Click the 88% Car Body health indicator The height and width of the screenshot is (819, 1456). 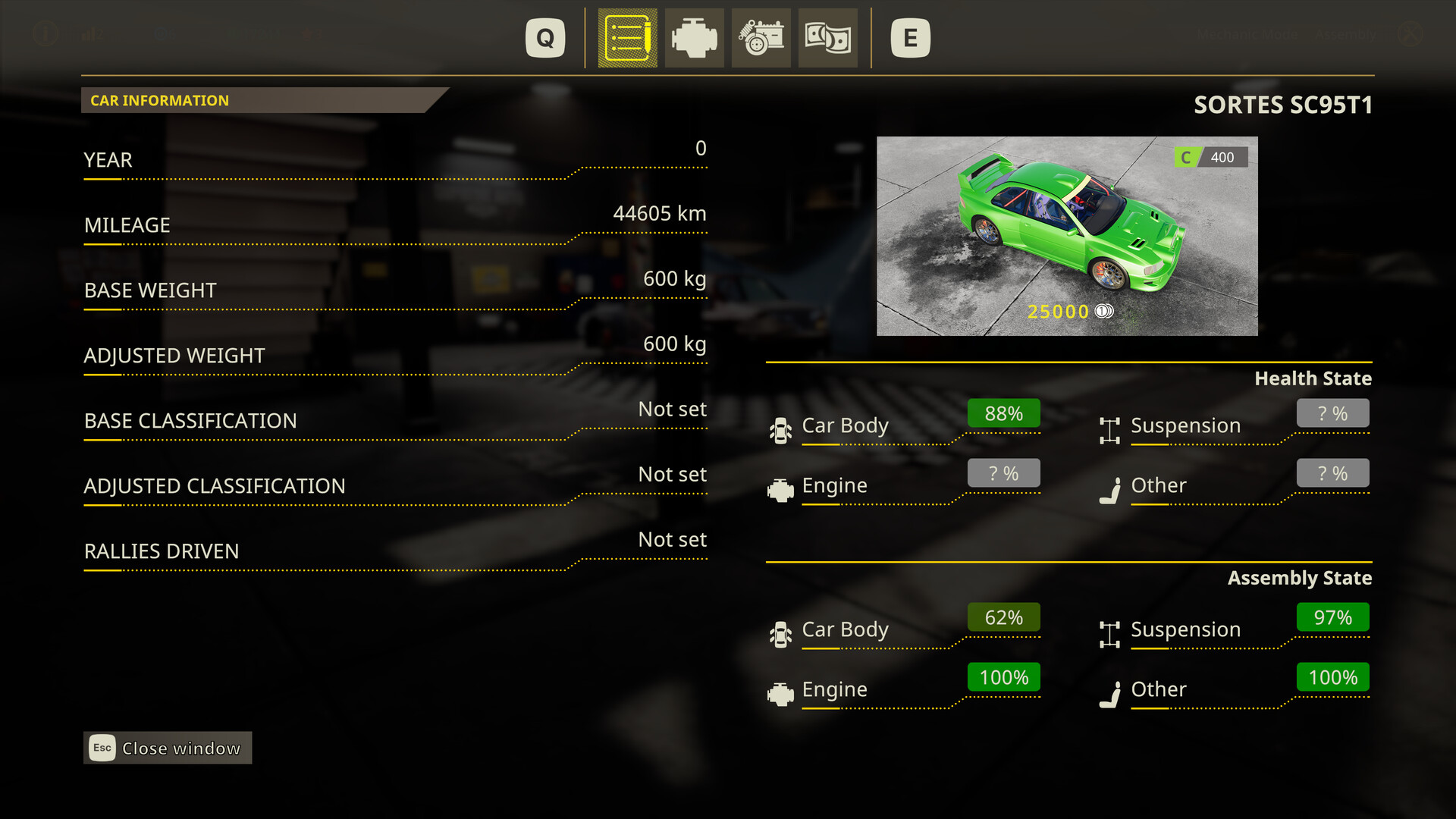[x=1003, y=413]
